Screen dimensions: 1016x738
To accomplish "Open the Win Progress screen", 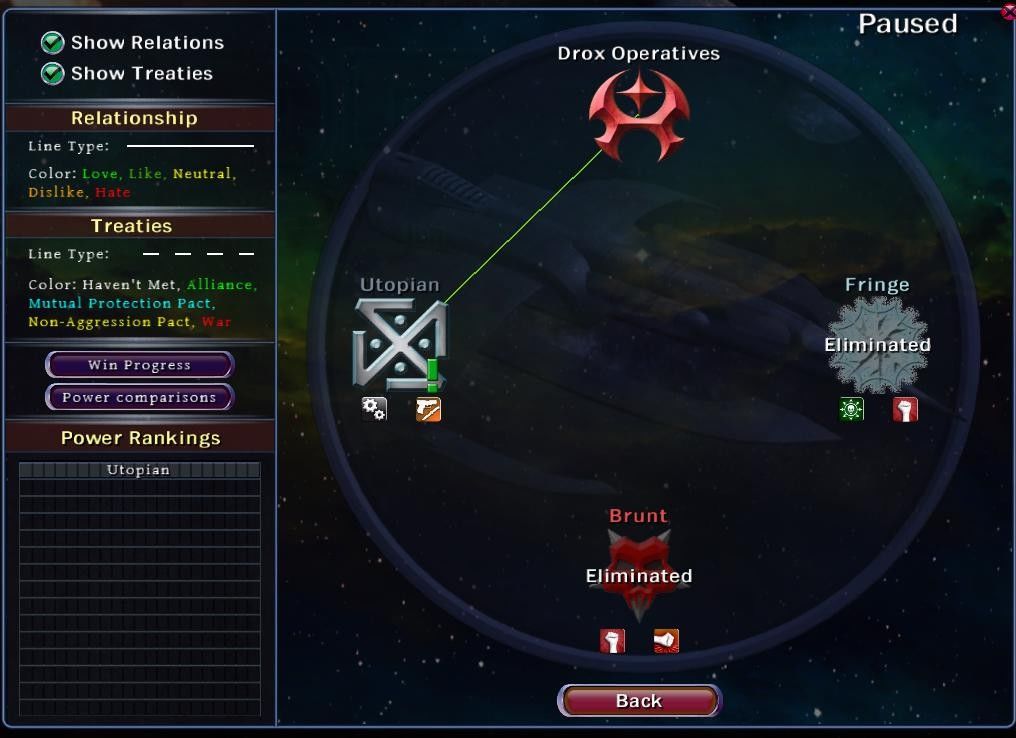I will 139,365.
